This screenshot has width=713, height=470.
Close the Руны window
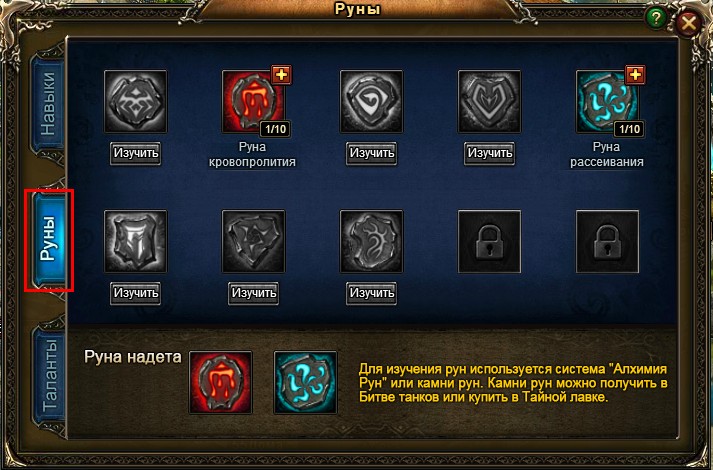pos(688,24)
